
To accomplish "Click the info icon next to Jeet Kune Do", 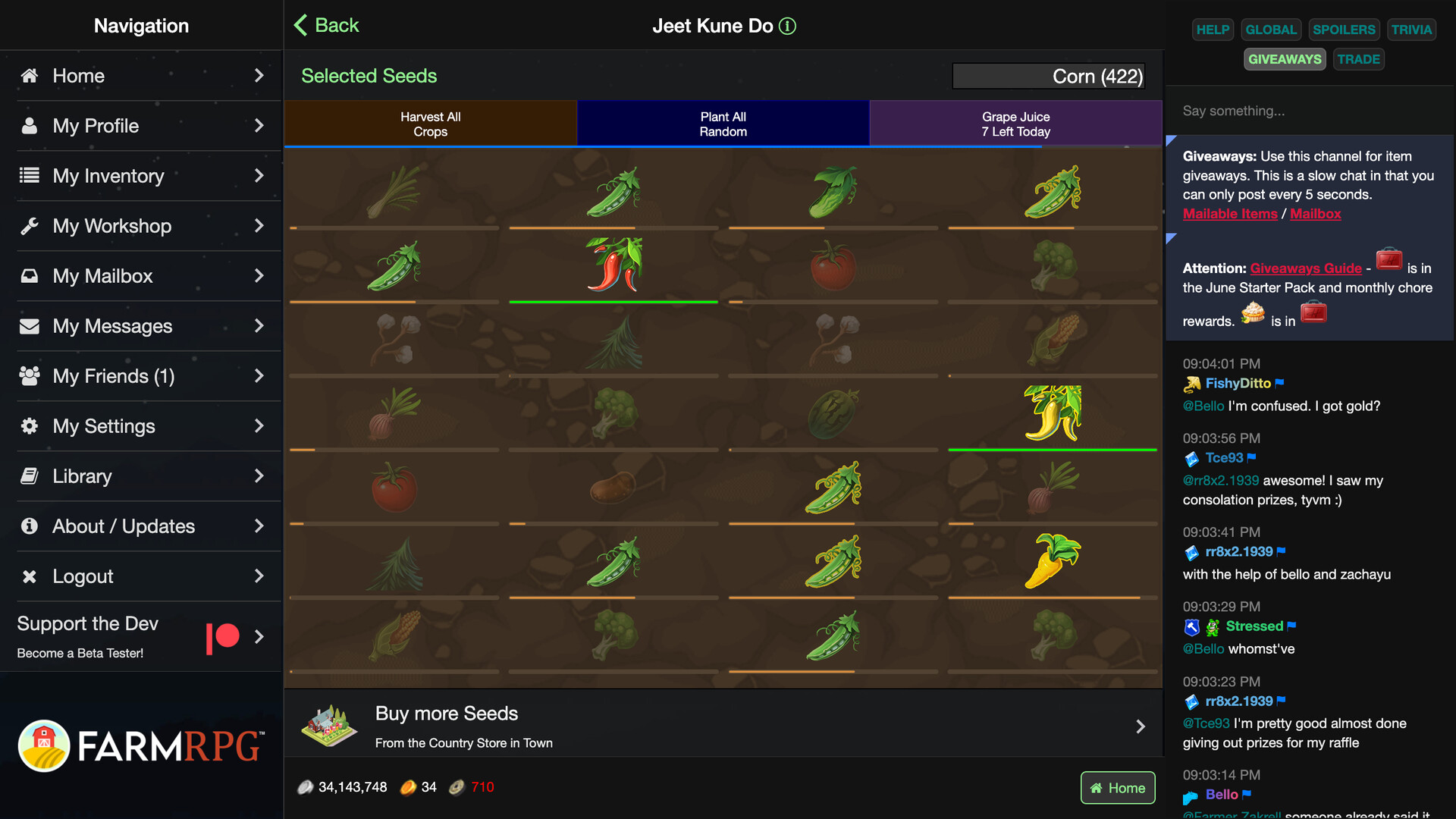I will click(x=788, y=26).
